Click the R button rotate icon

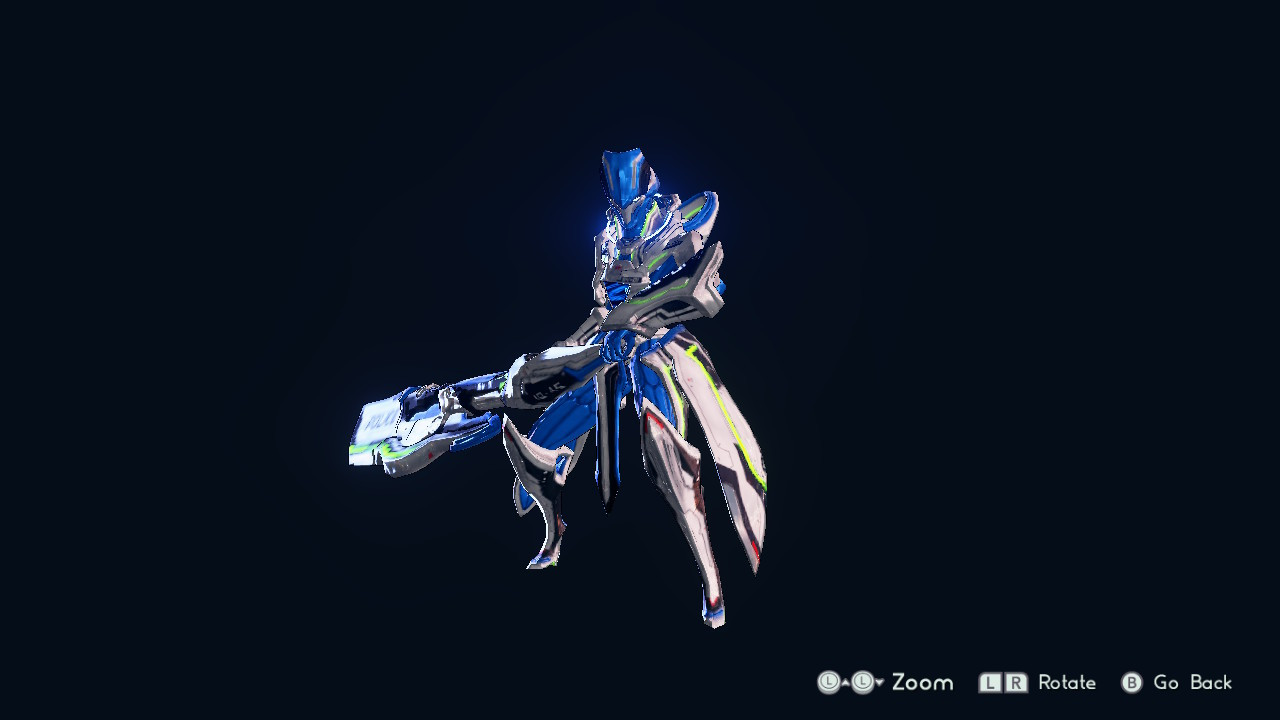pyautogui.click(x=1015, y=682)
